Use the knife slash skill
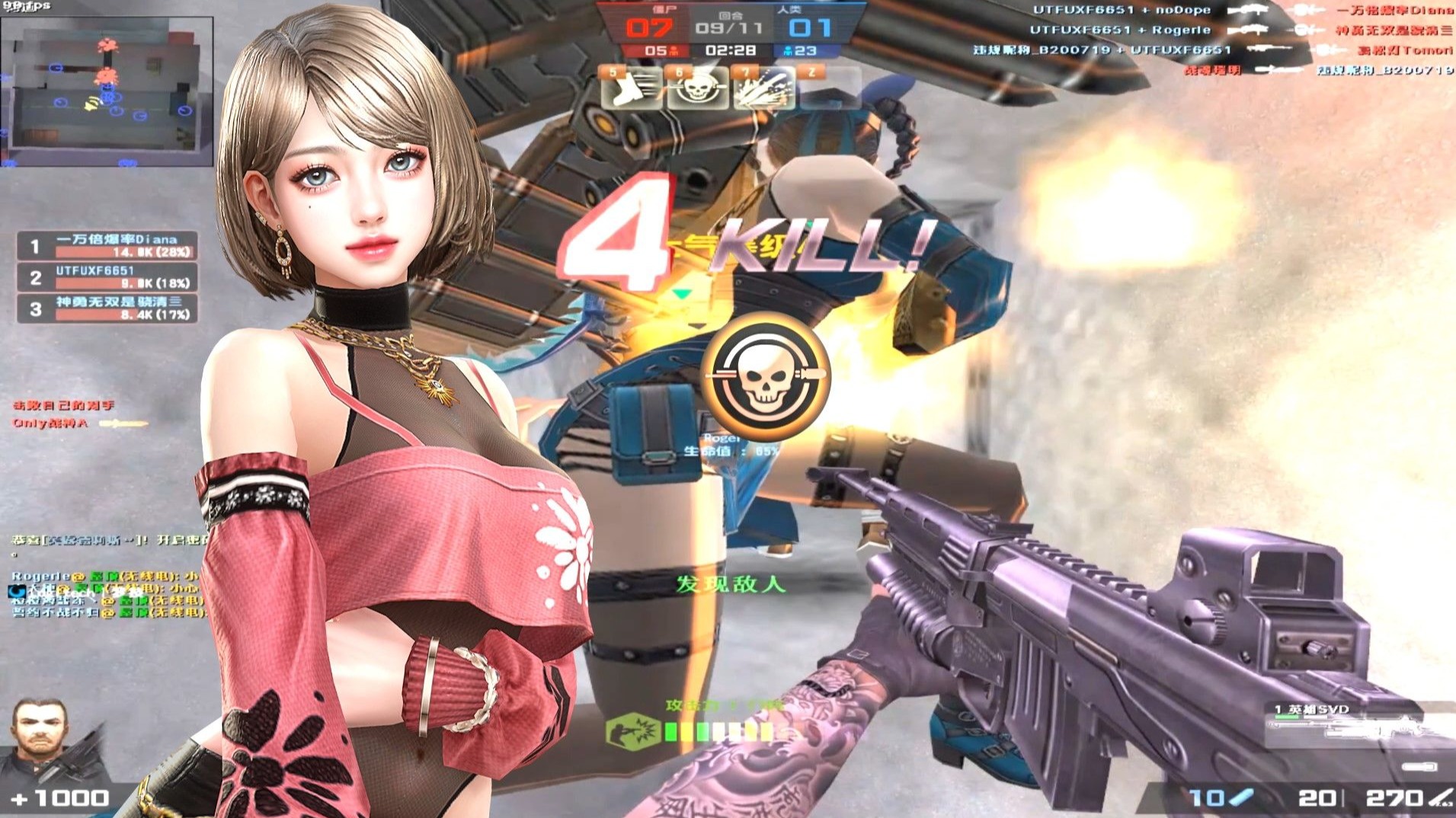Image resolution: width=1456 pixels, height=818 pixels. pyautogui.click(x=763, y=90)
